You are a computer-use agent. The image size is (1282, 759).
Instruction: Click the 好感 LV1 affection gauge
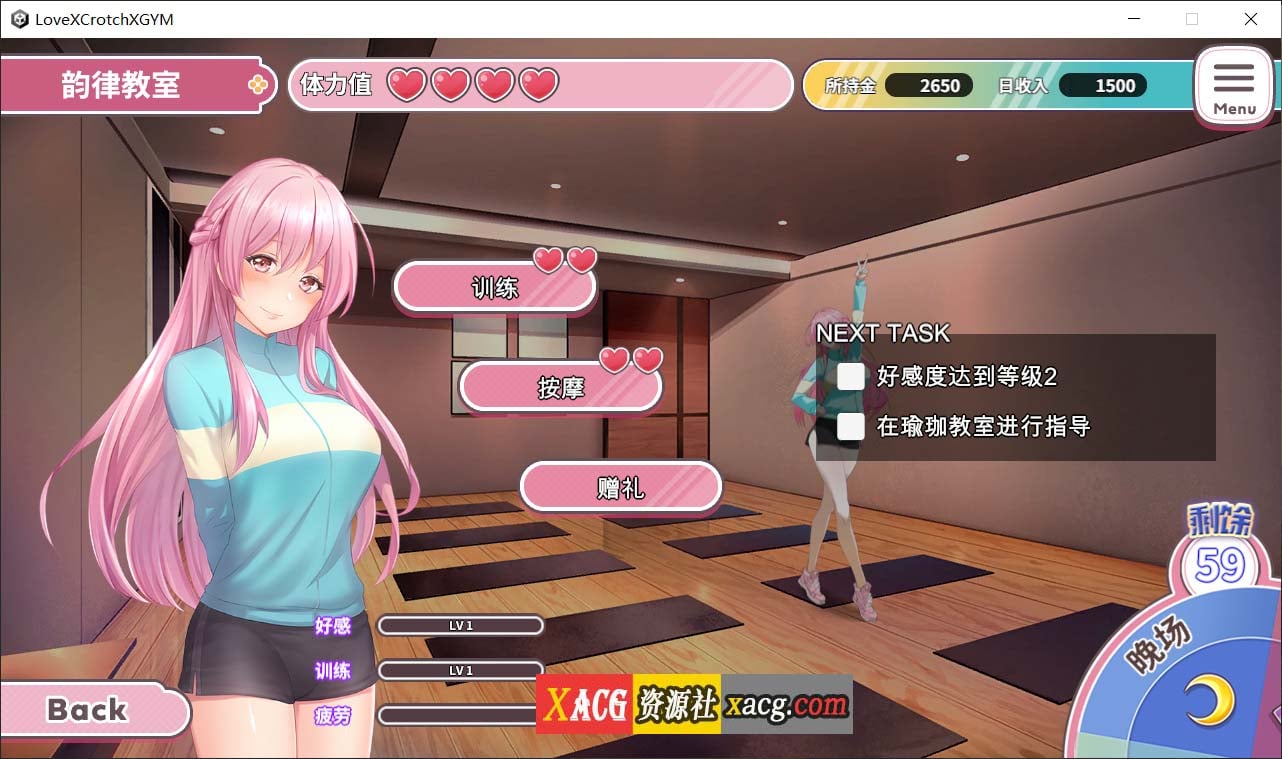click(x=460, y=625)
